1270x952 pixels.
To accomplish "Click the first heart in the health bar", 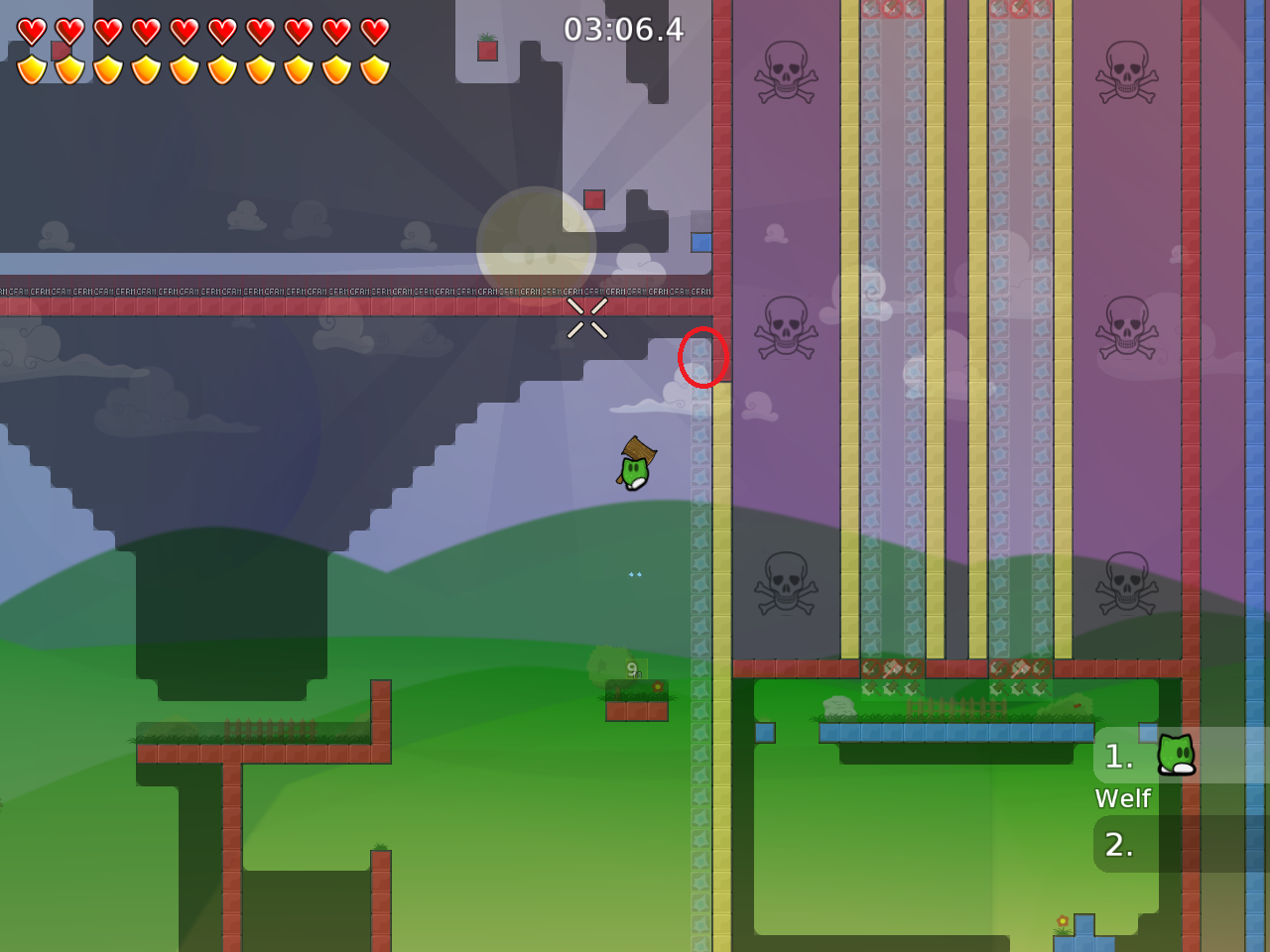I will pyautogui.click(x=32, y=31).
